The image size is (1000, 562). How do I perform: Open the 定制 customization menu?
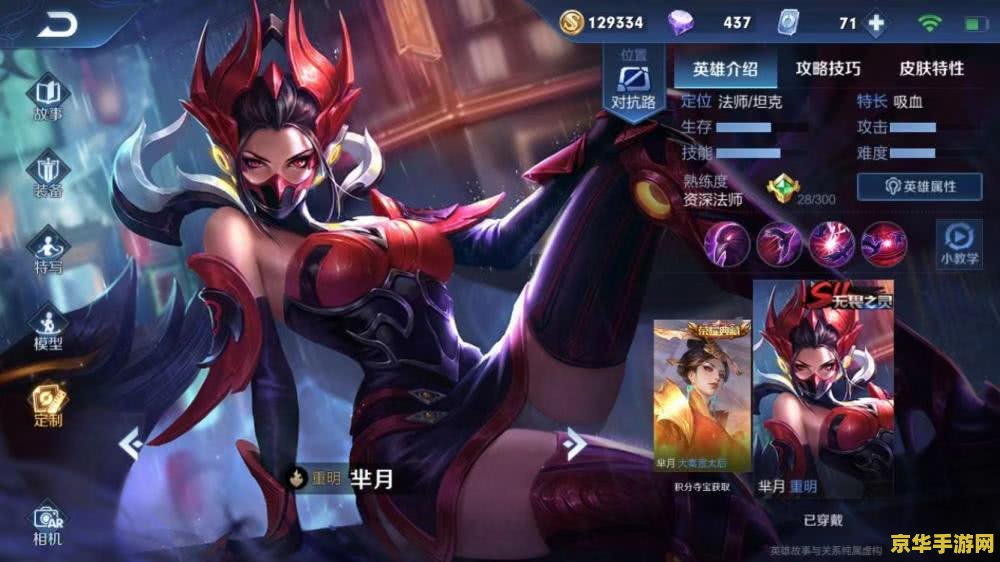point(48,404)
